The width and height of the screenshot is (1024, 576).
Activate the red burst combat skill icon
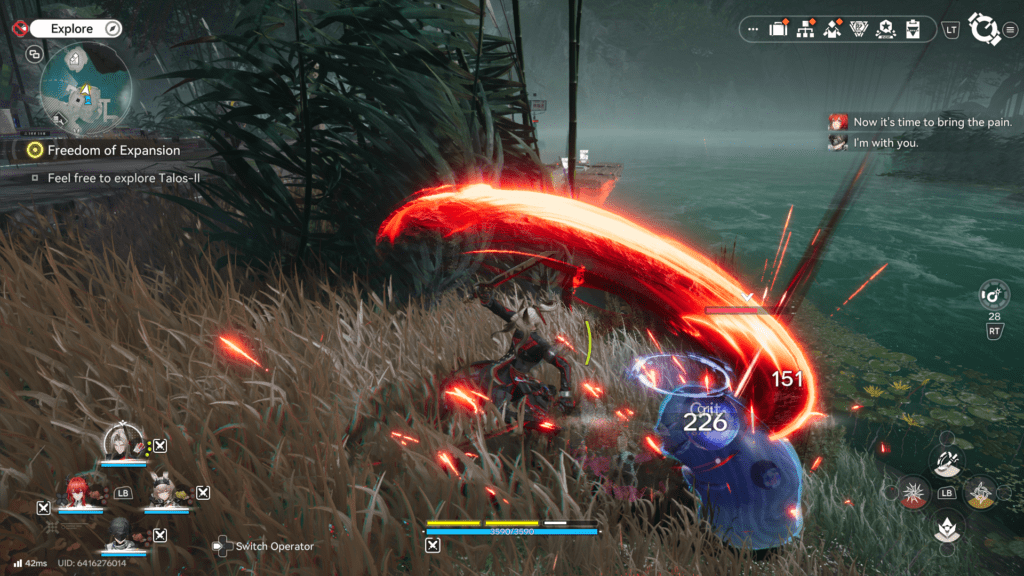[x=913, y=492]
